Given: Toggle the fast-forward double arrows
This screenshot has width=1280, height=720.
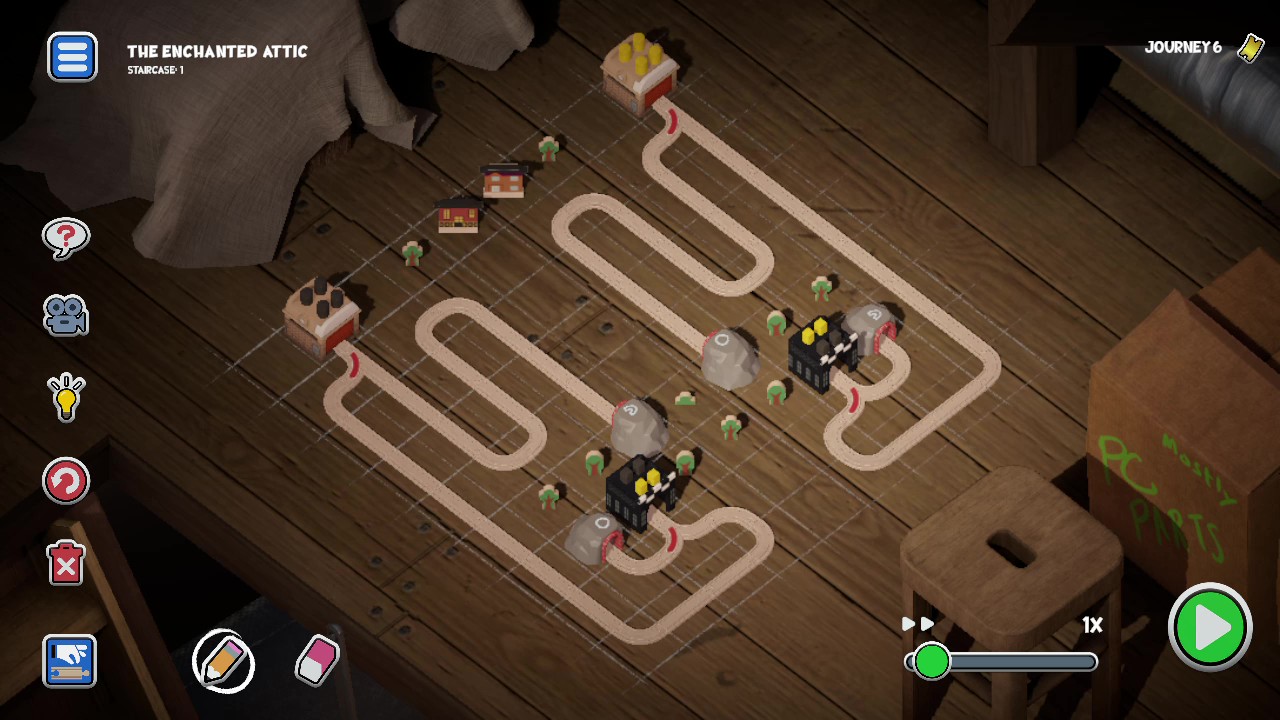Looking at the screenshot, I should click(916, 623).
